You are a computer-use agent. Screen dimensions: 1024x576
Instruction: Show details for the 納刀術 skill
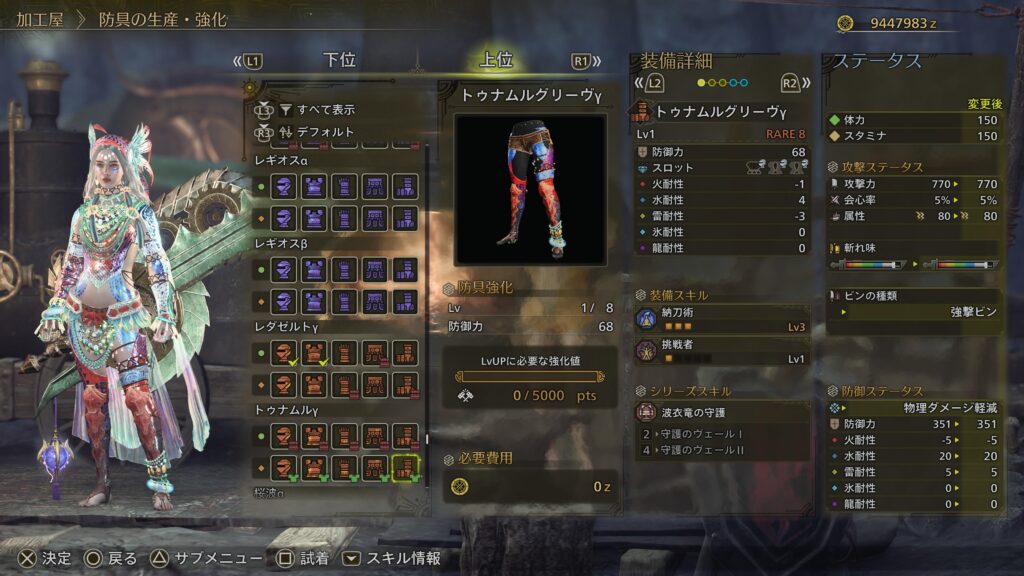(720, 320)
